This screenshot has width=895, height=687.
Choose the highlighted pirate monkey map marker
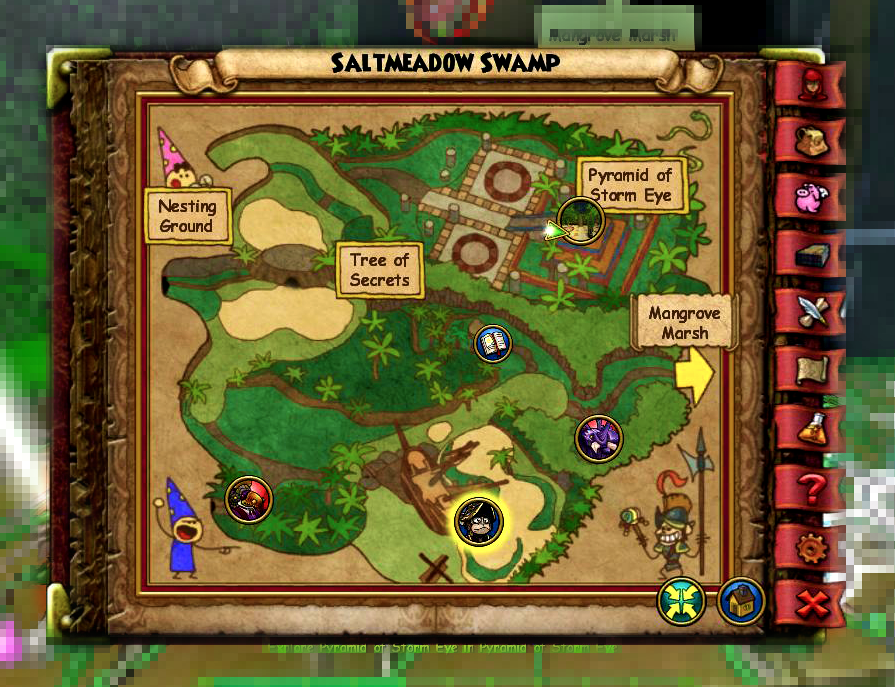click(478, 521)
